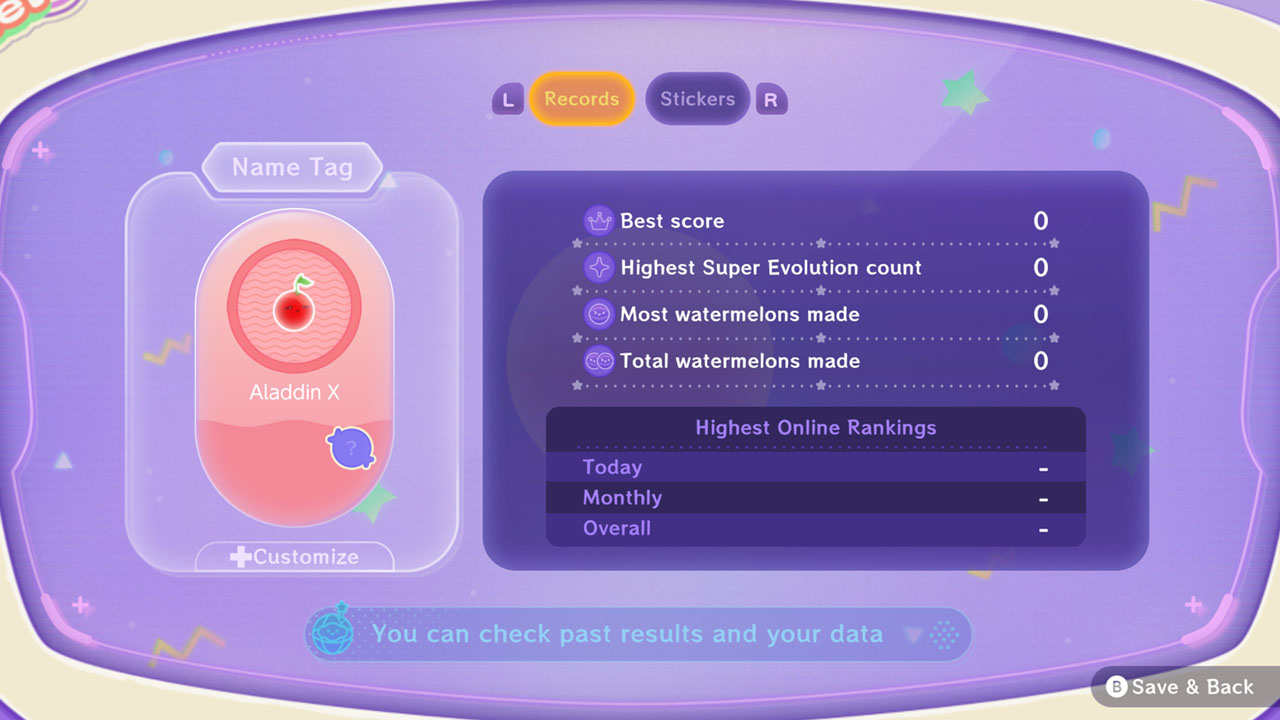Select the sparkle icon for Super Evolution count
Image resolution: width=1280 pixels, height=720 pixels.
[598, 267]
